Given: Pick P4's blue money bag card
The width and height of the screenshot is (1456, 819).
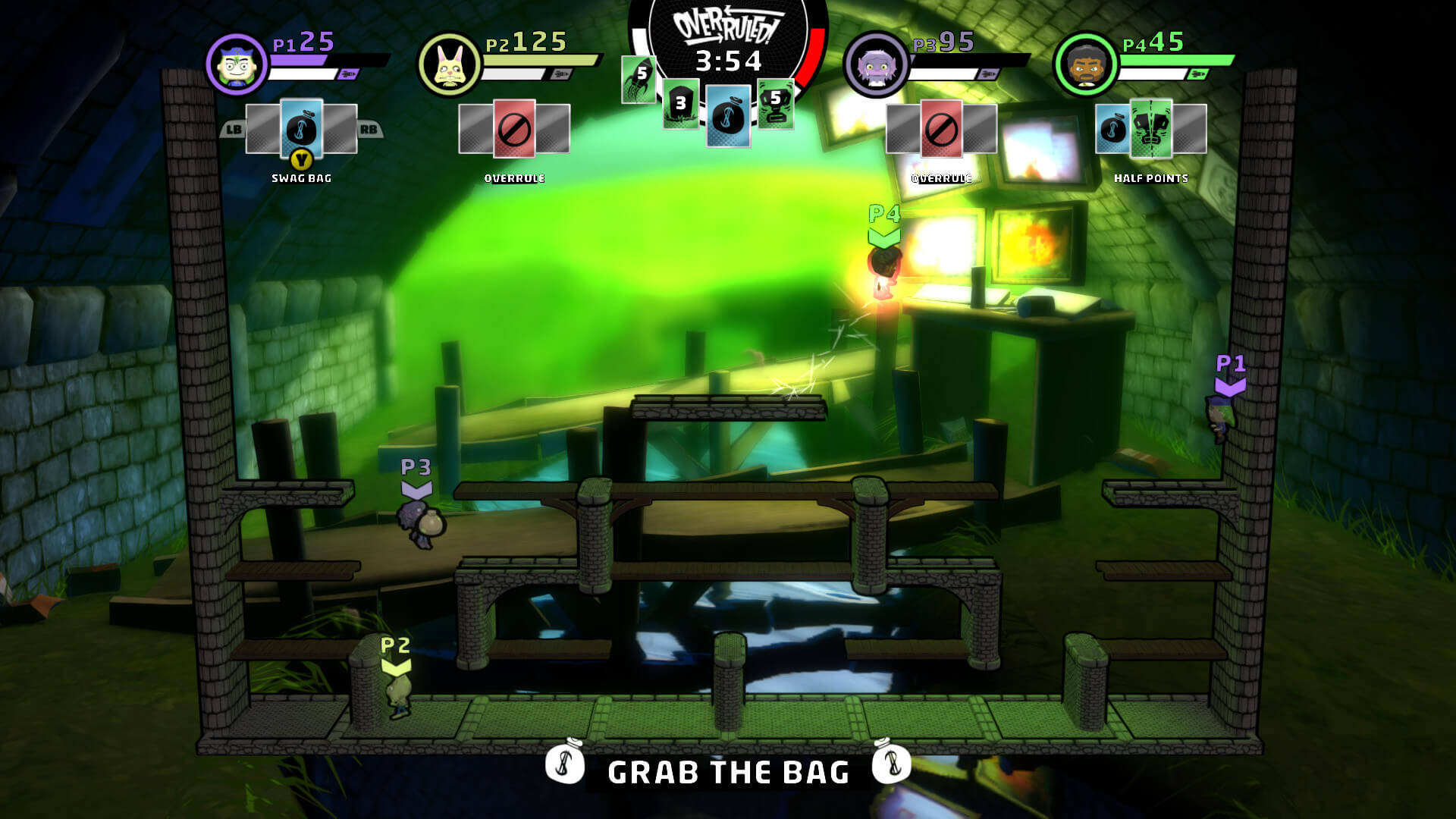Looking at the screenshot, I should [1112, 128].
